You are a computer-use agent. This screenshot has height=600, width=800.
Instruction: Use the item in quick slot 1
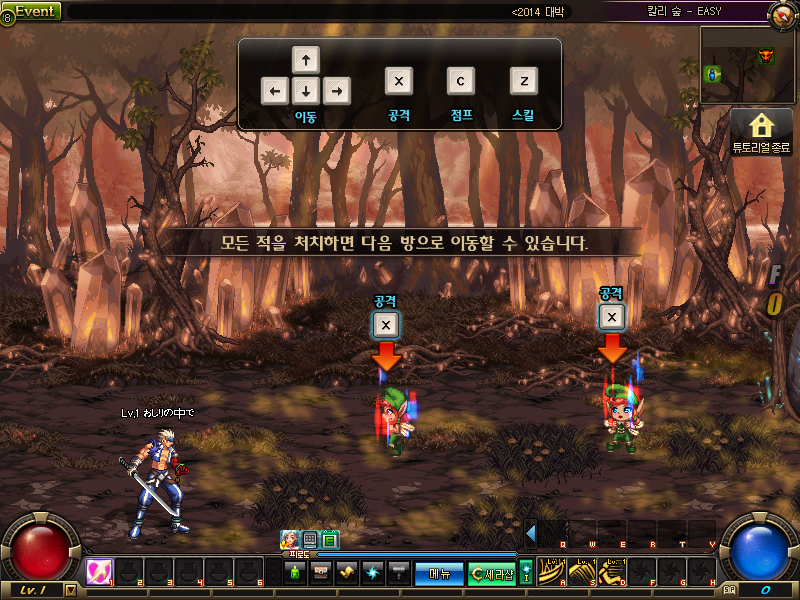99,571
